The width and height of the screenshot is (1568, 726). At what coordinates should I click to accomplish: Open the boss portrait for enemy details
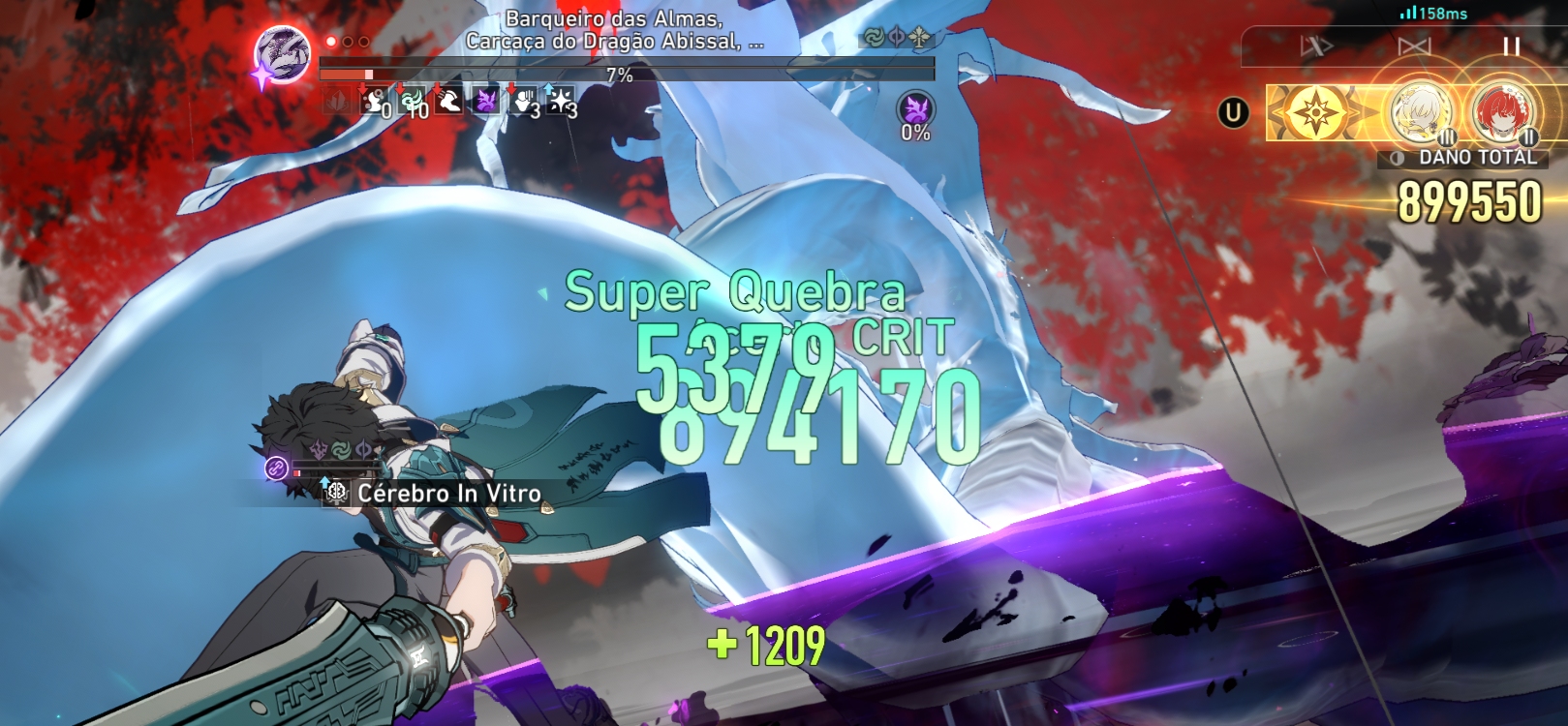[x=283, y=54]
